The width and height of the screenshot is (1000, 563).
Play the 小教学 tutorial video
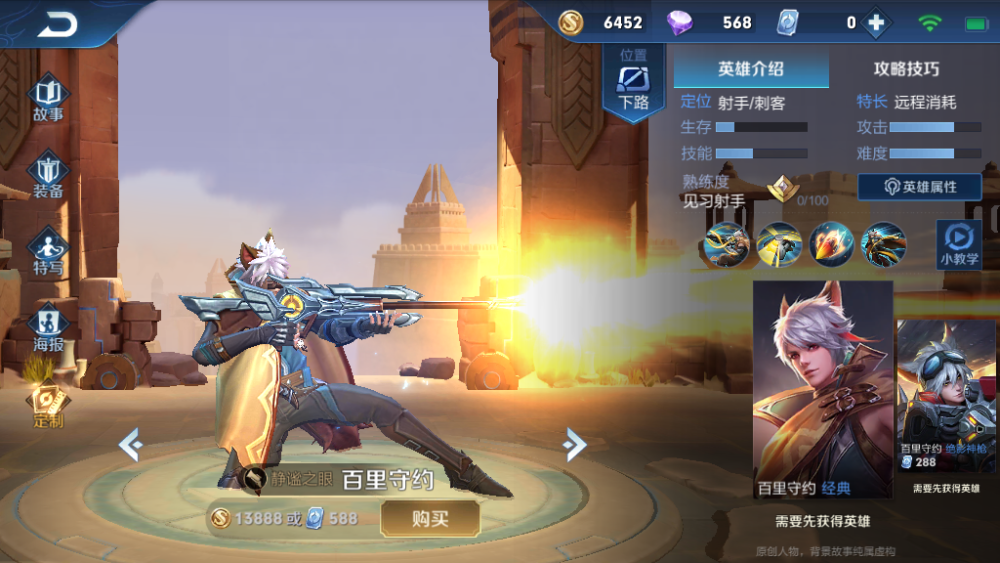click(958, 244)
